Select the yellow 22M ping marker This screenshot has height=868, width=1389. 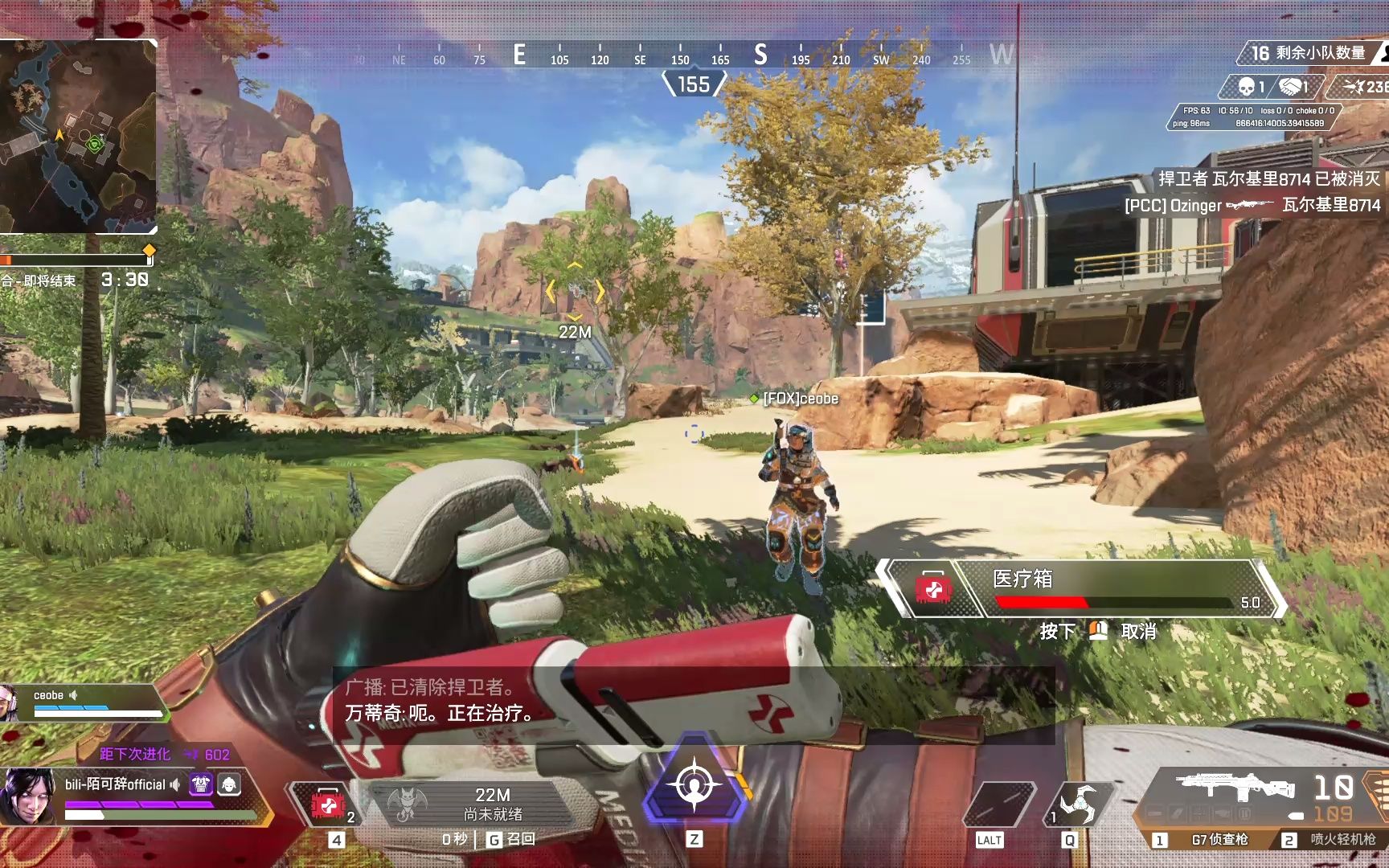575,292
